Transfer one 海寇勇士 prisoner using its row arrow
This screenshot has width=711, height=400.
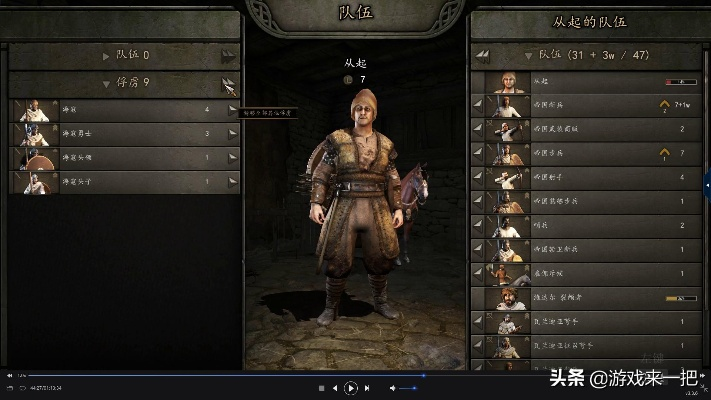point(232,133)
